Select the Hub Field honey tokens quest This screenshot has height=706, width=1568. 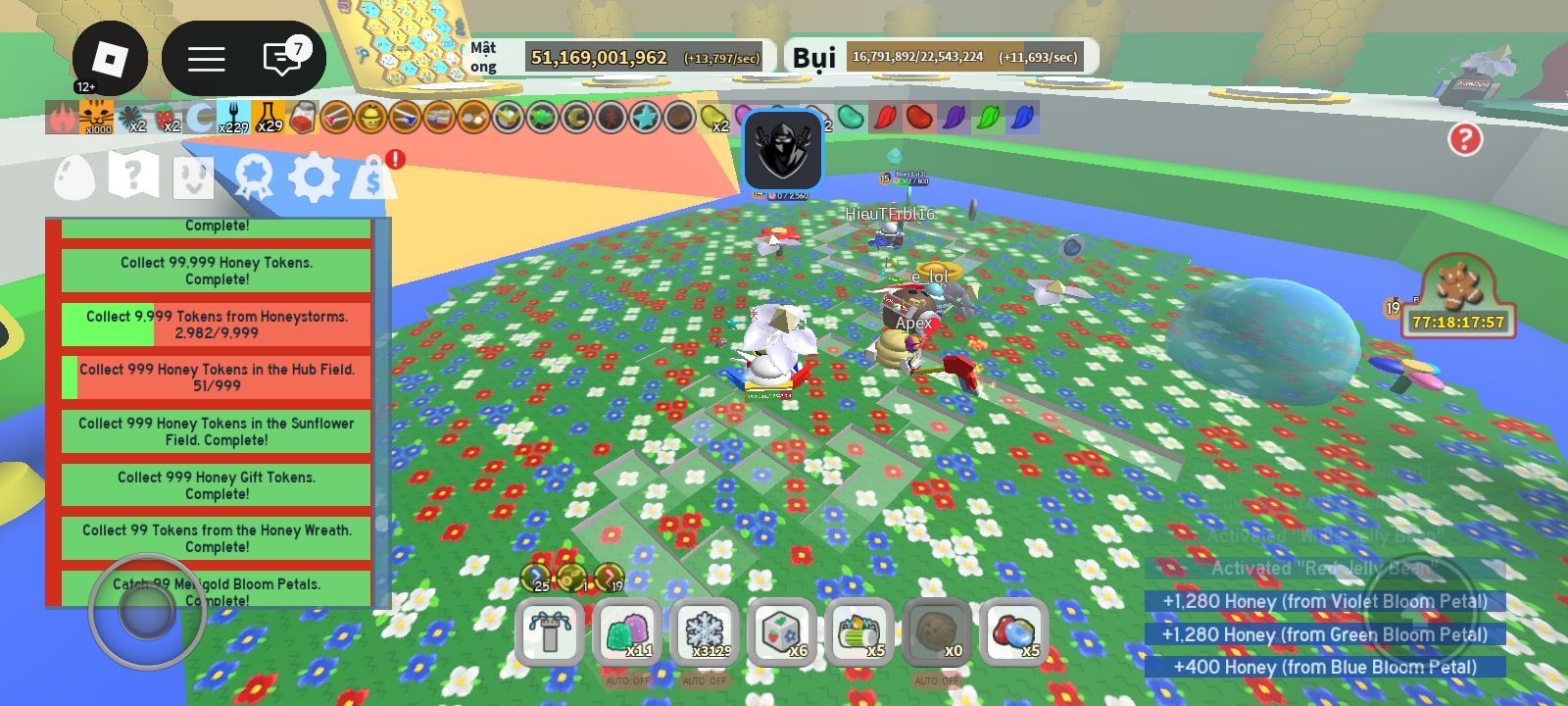click(217, 378)
